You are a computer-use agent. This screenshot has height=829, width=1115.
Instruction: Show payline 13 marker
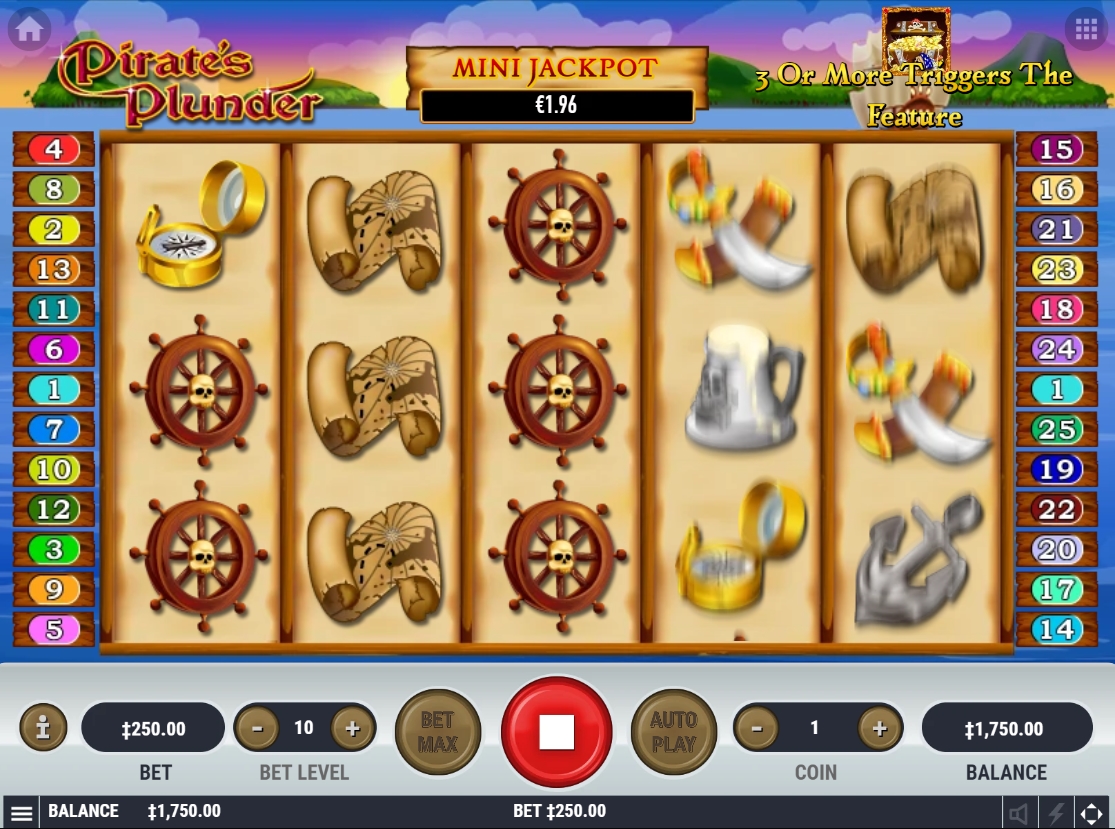(54, 270)
